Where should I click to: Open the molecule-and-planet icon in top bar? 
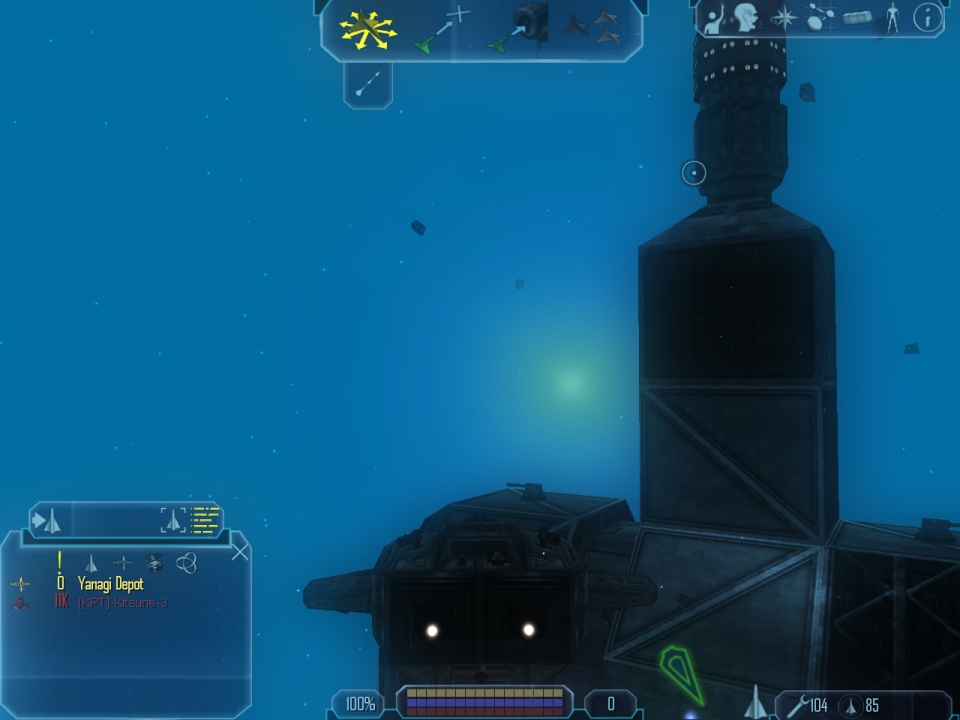click(822, 18)
